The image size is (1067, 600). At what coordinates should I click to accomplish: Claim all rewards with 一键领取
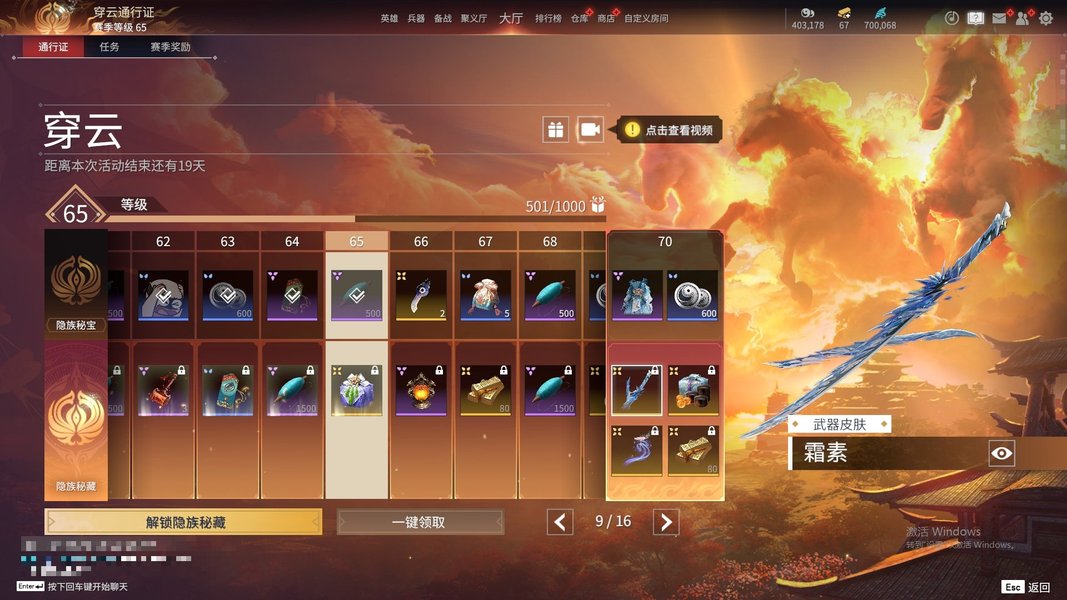pyautogui.click(x=419, y=522)
